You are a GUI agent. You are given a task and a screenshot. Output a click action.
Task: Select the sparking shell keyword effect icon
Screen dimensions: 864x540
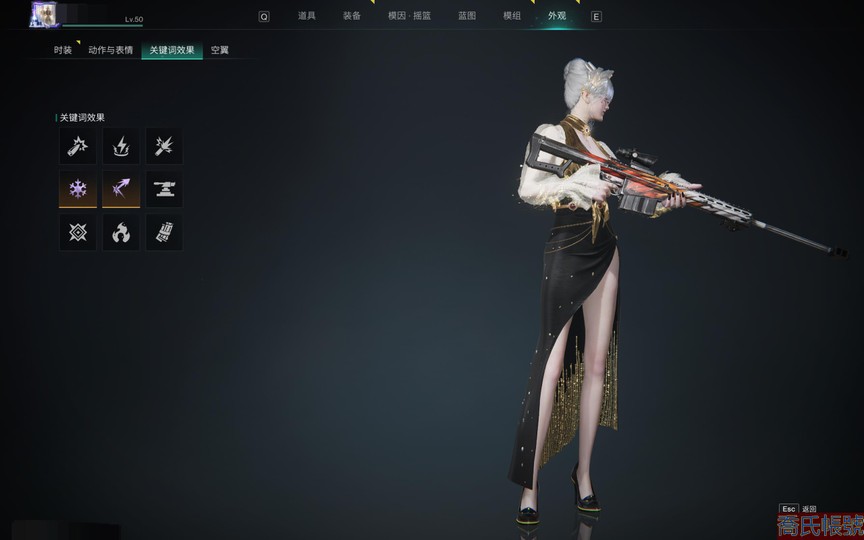click(78, 146)
